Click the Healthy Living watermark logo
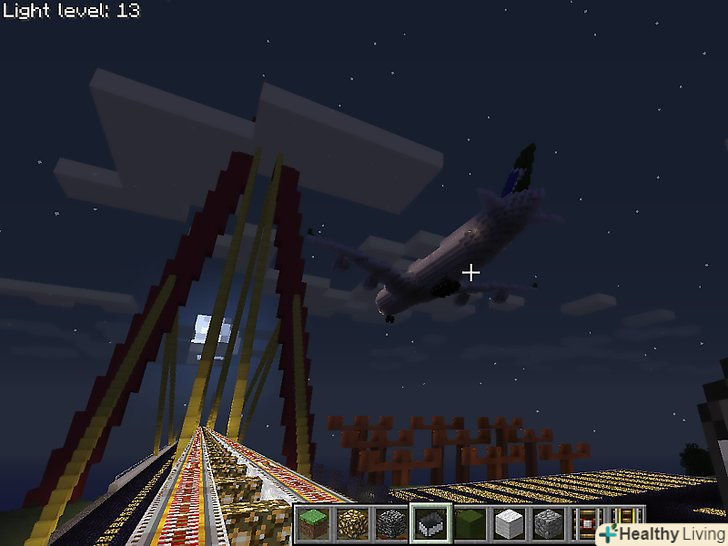The image size is (728, 546). (658, 533)
